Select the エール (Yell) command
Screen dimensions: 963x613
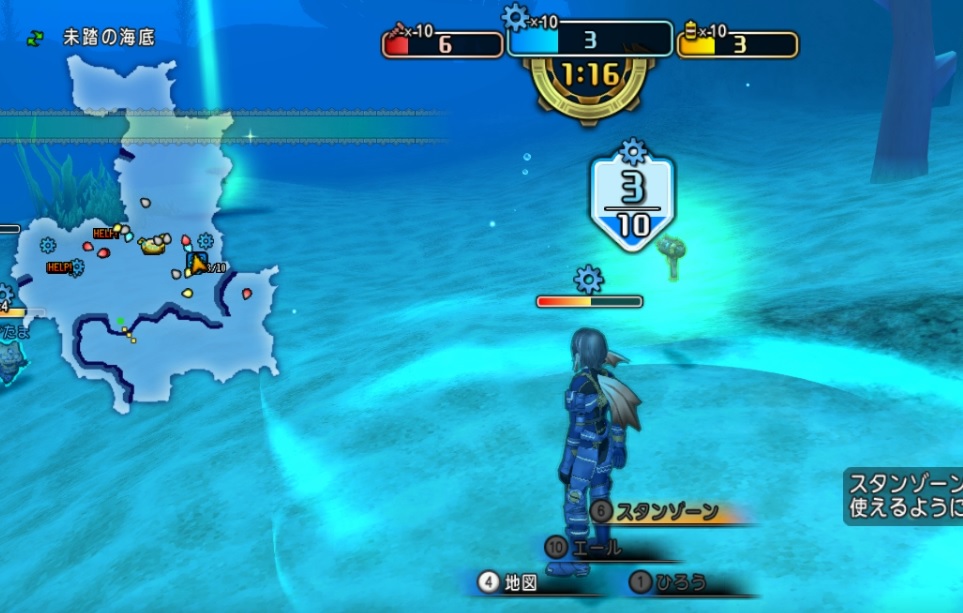coord(598,548)
